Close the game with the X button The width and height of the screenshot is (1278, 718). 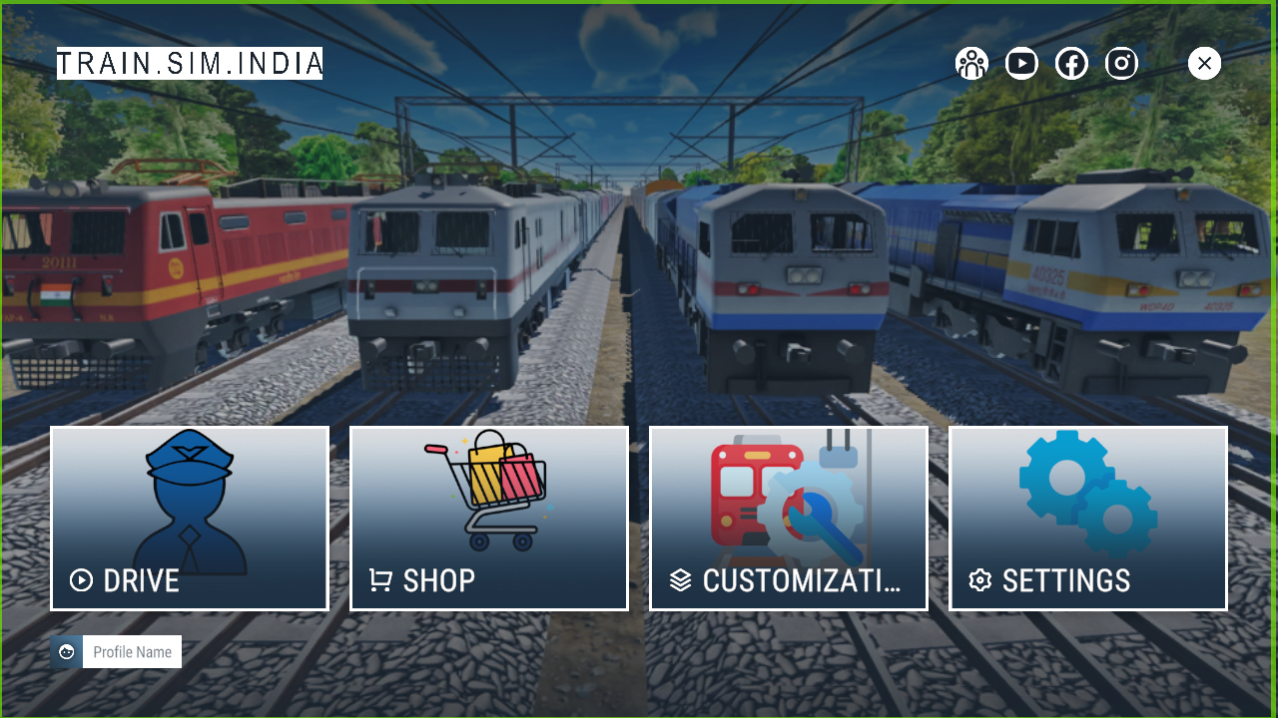point(1204,64)
